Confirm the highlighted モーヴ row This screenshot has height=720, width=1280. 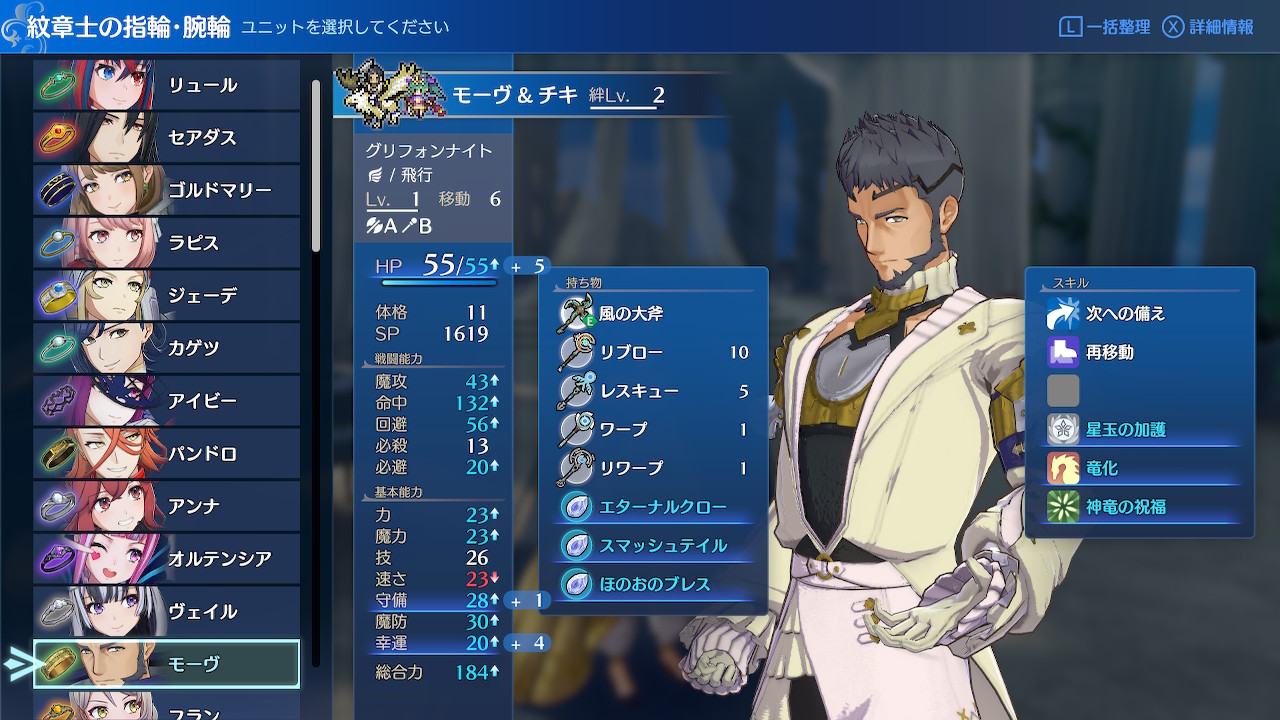[166, 664]
